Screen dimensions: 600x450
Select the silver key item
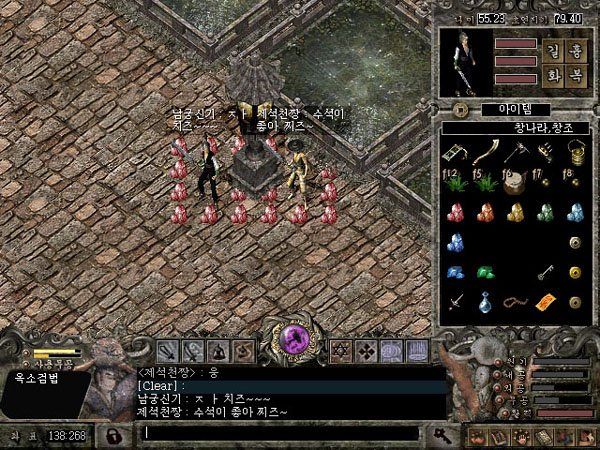point(546,271)
